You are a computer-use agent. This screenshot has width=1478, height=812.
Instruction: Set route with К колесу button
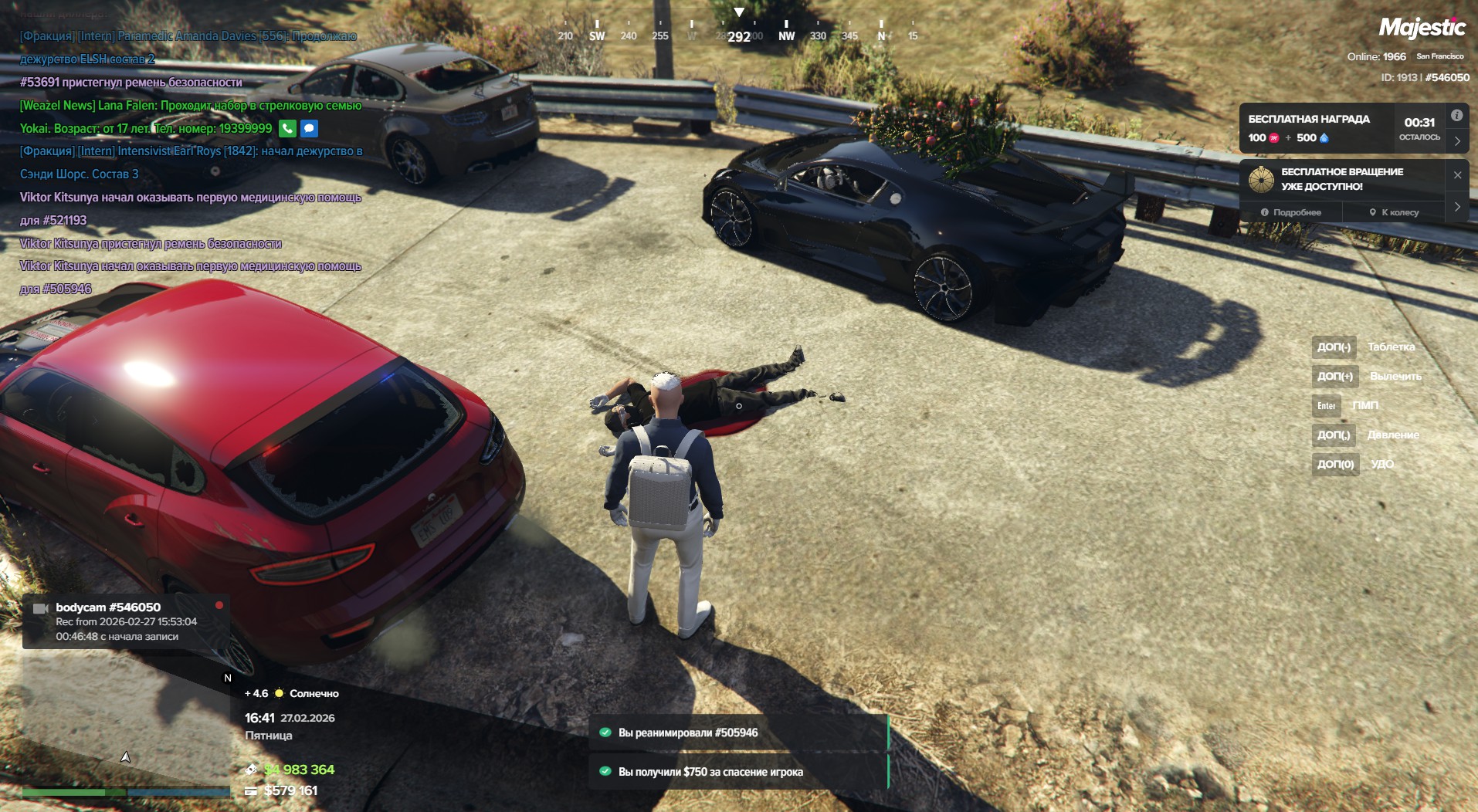(1394, 212)
